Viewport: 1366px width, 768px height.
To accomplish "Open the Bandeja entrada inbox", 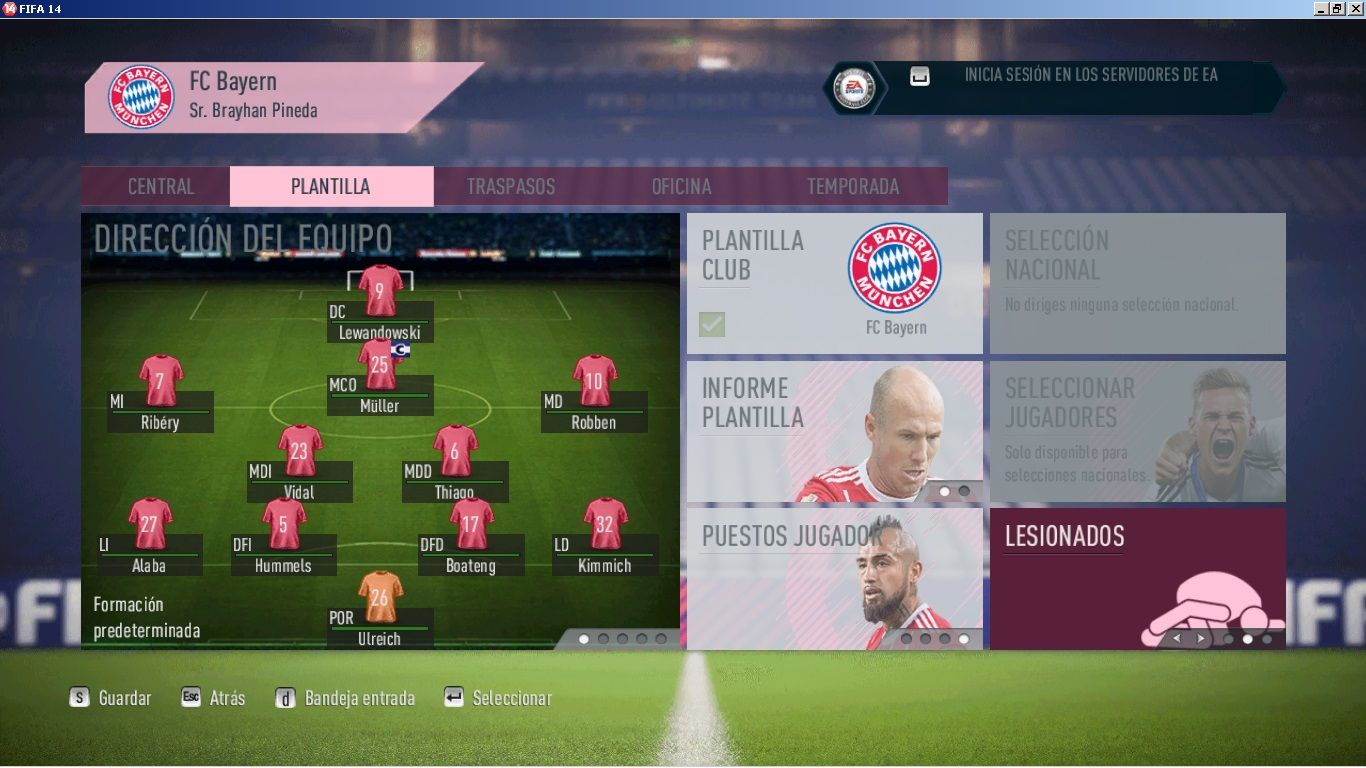I will [345, 698].
